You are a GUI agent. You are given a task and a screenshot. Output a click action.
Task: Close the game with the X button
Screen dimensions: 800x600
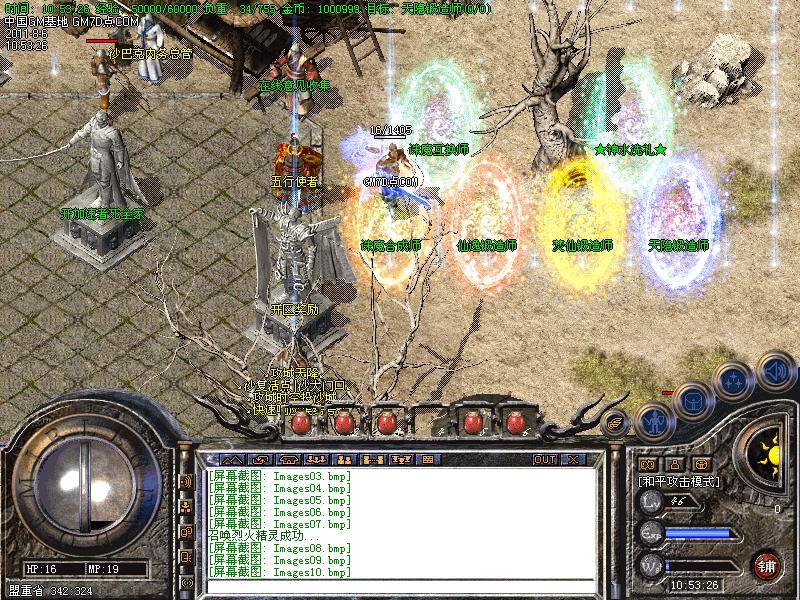(x=573, y=459)
